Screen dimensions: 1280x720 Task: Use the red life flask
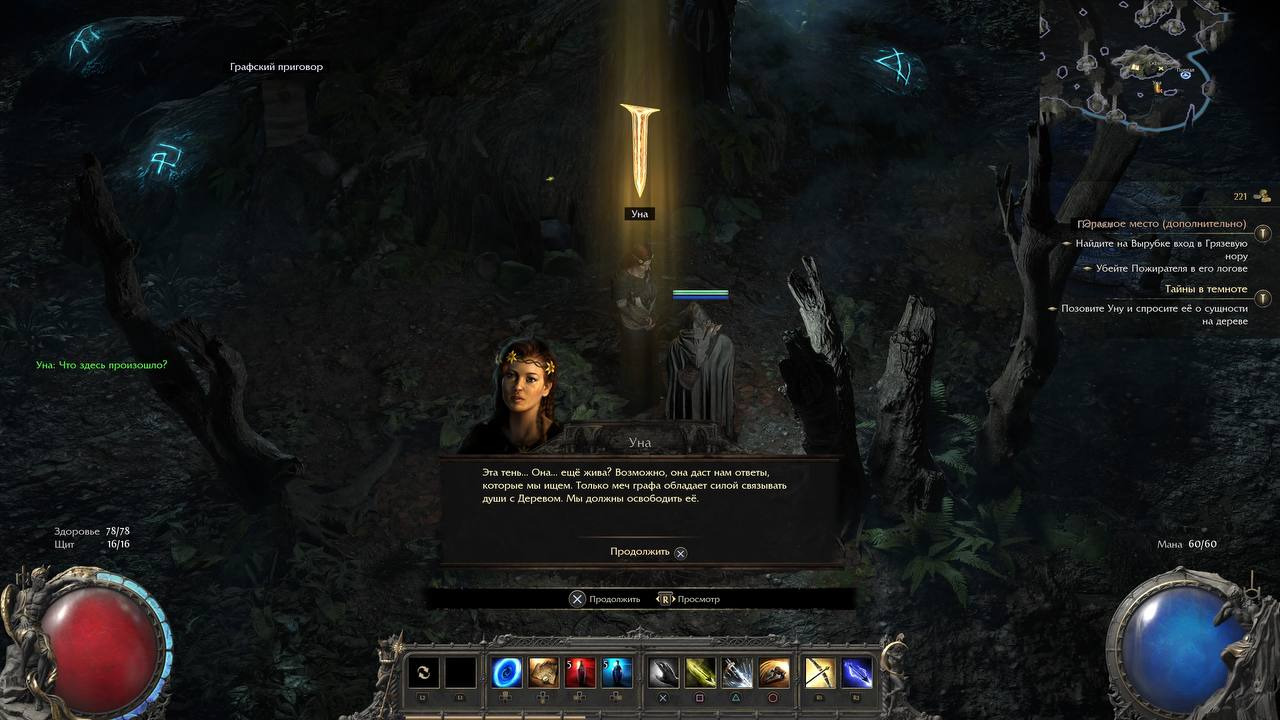(580, 673)
